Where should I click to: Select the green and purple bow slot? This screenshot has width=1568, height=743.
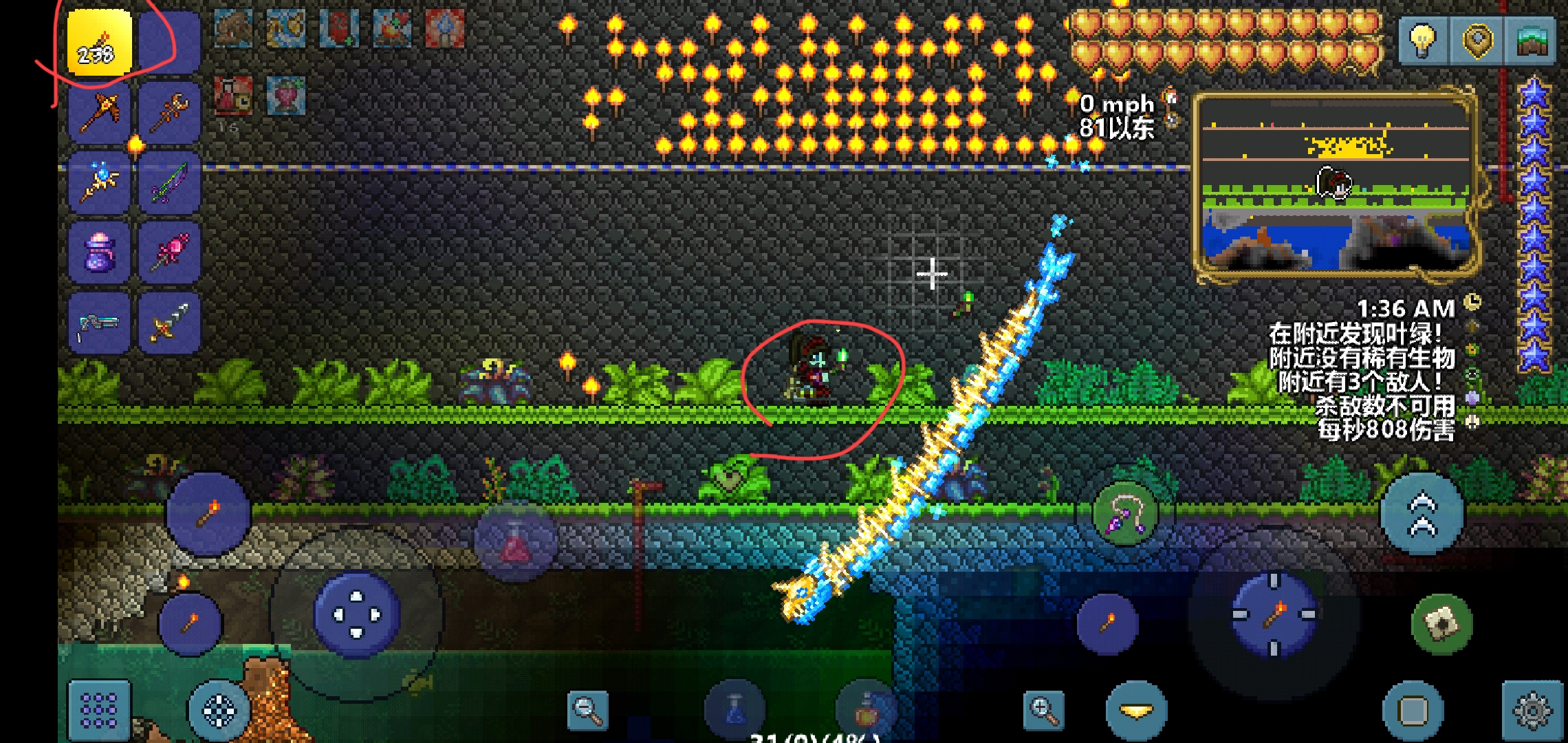[x=169, y=183]
